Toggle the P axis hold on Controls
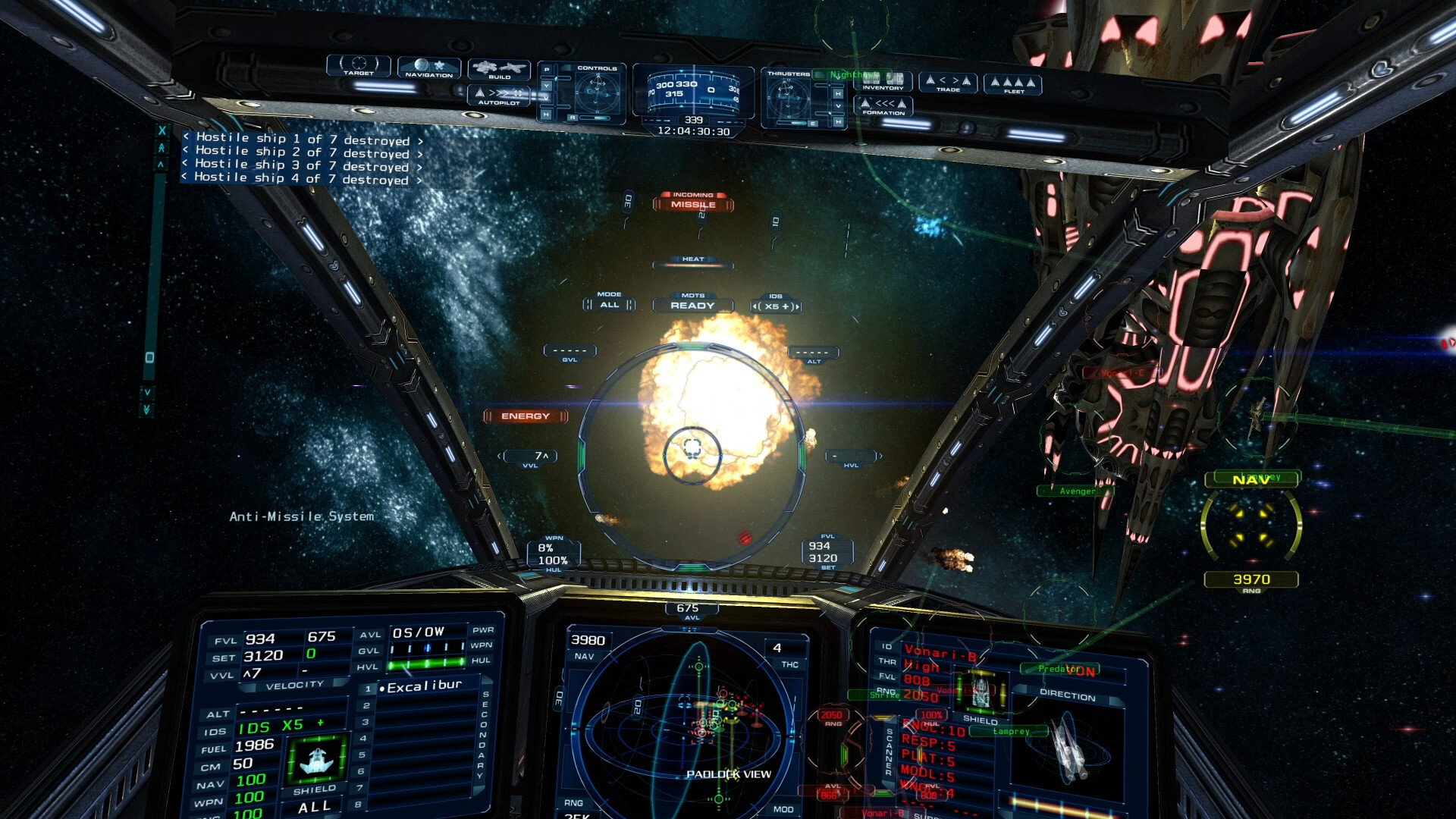The height and width of the screenshot is (819, 1456). [546, 70]
